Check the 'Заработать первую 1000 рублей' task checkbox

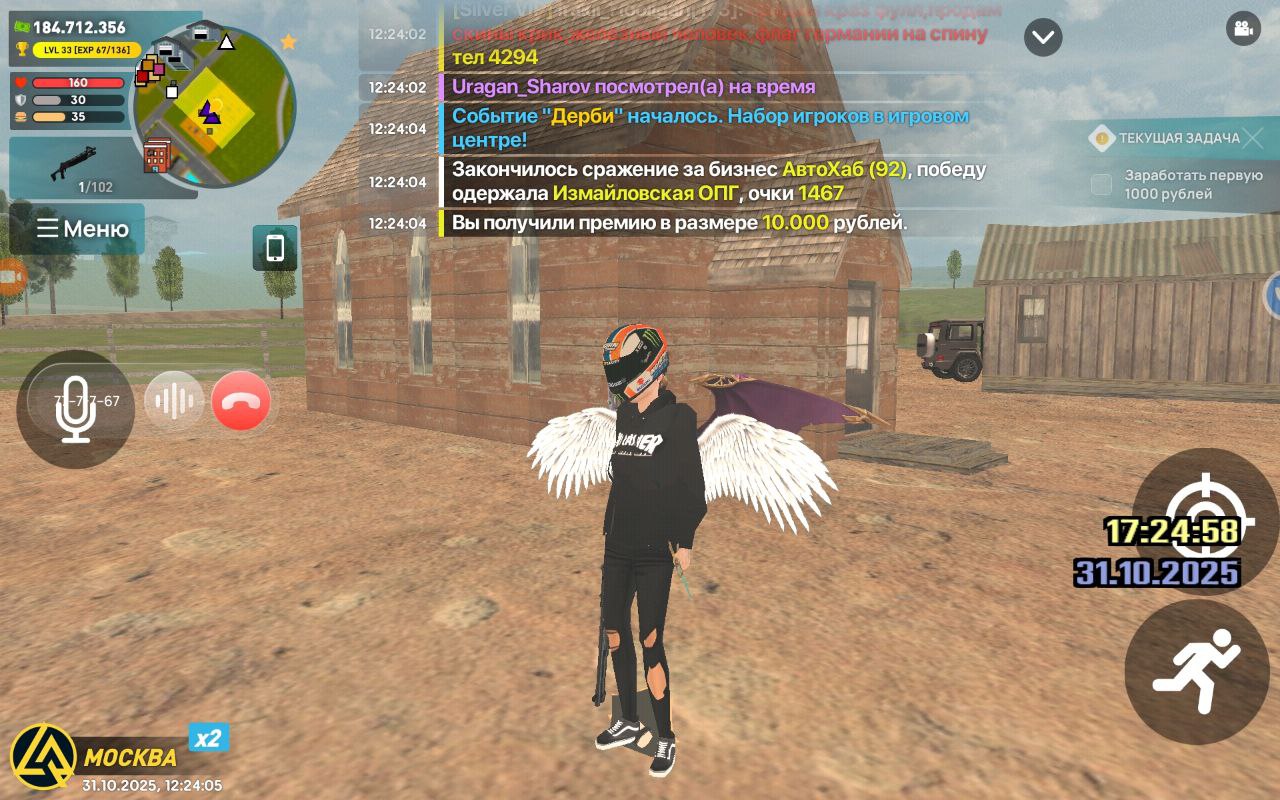coord(1100,184)
